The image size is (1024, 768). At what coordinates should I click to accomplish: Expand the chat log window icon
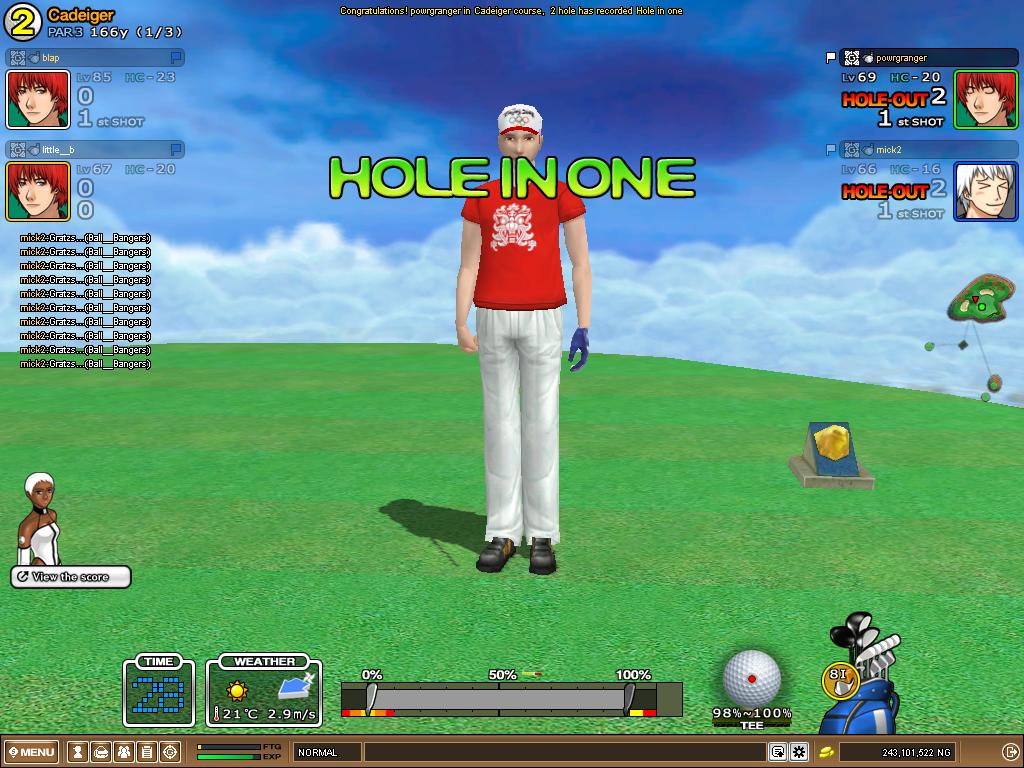pyautogui.click(x=777, y=752)
